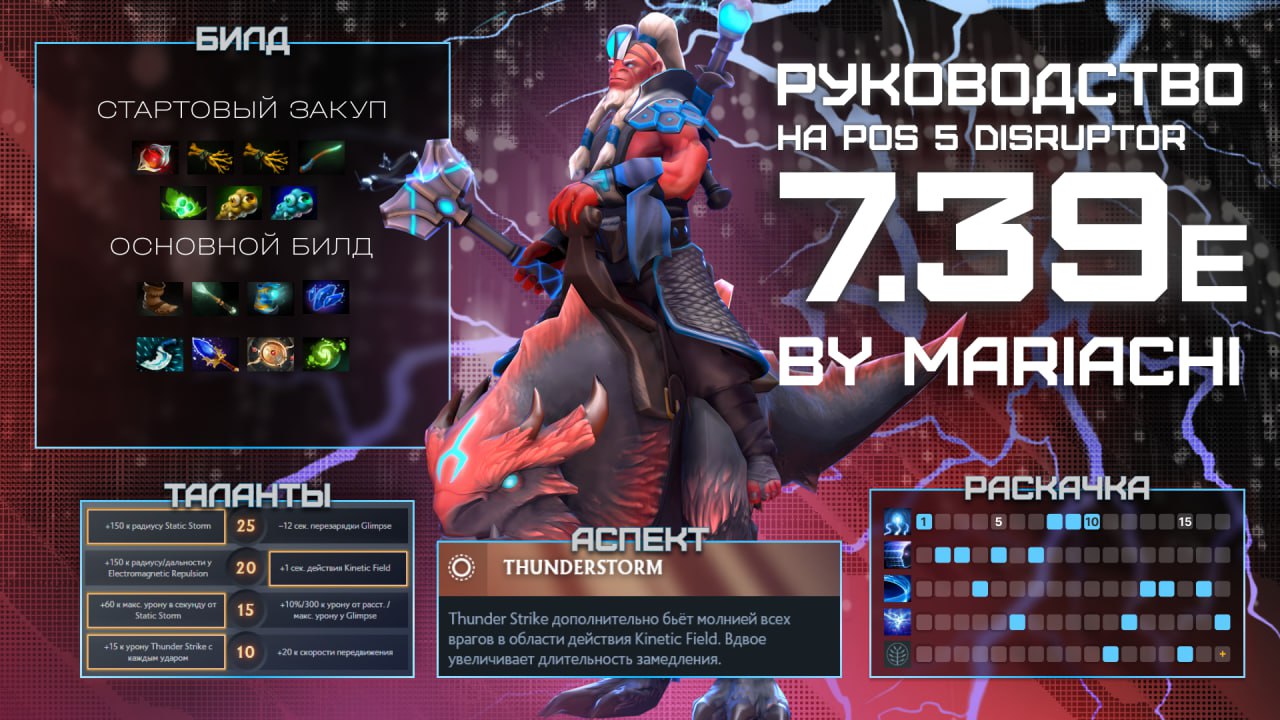Select the -12 sec Glimpse cooldown talent

click(338, 526)
